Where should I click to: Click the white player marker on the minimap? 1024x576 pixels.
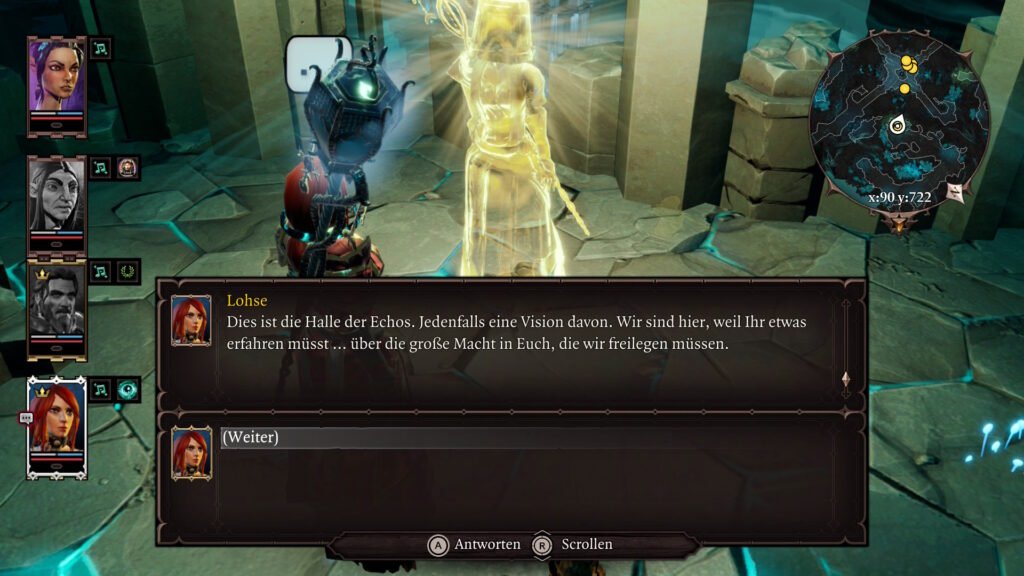pyautogui.click(x=898, y=126)
